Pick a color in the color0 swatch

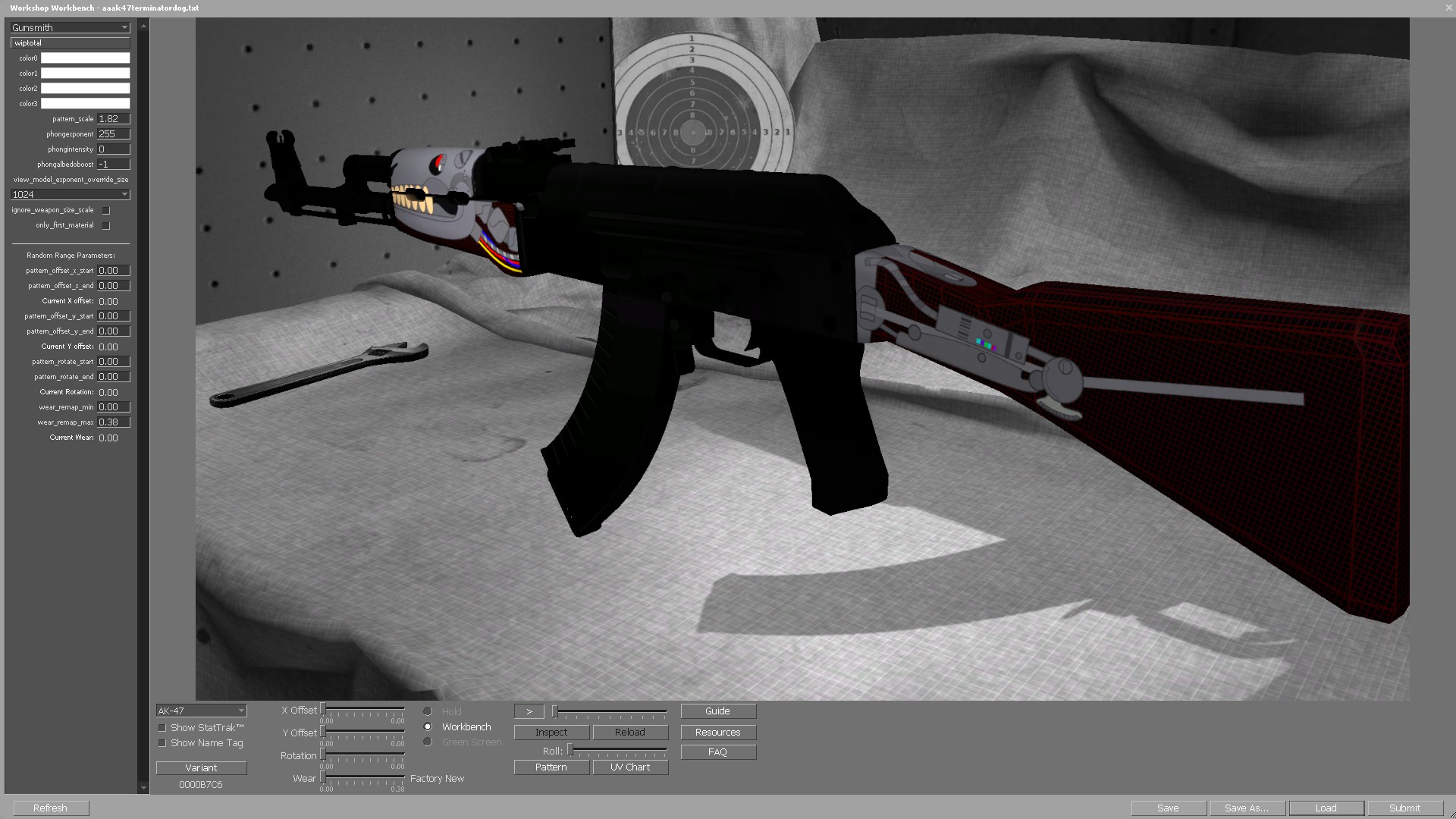[x=84, y=58]
